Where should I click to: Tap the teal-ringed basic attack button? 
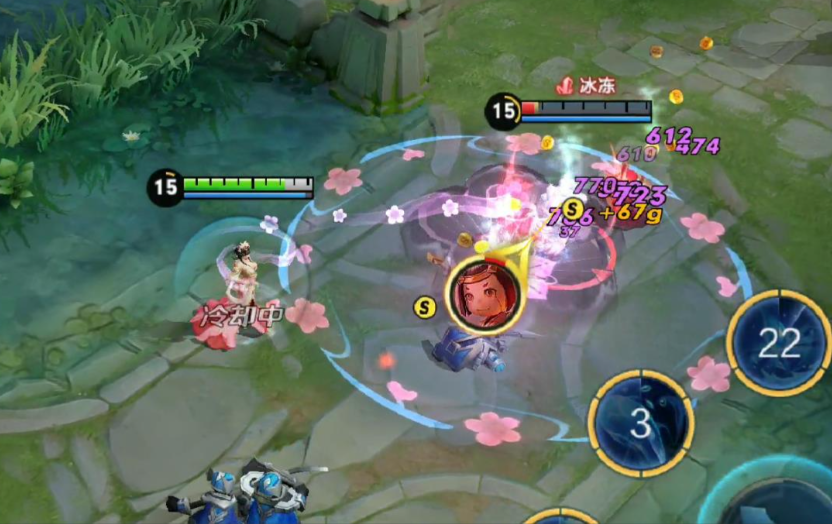pos(778,499)
